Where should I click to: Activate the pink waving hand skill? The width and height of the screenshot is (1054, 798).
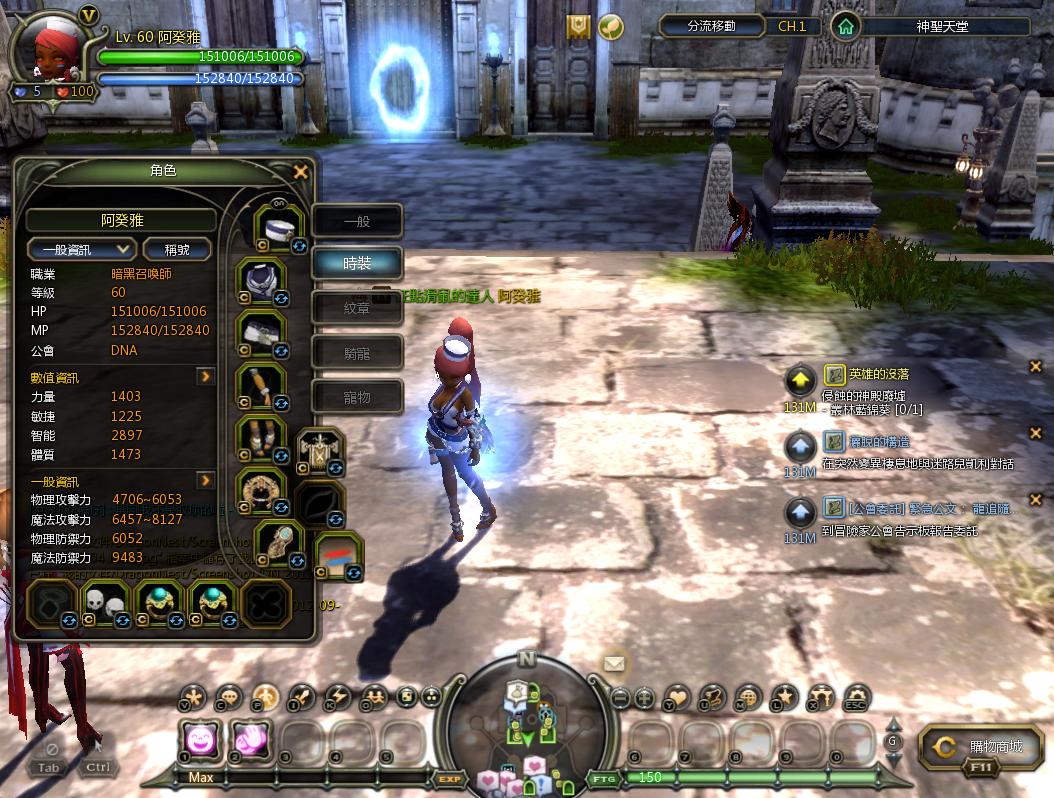pyautogui.click(x=250, y=741)
